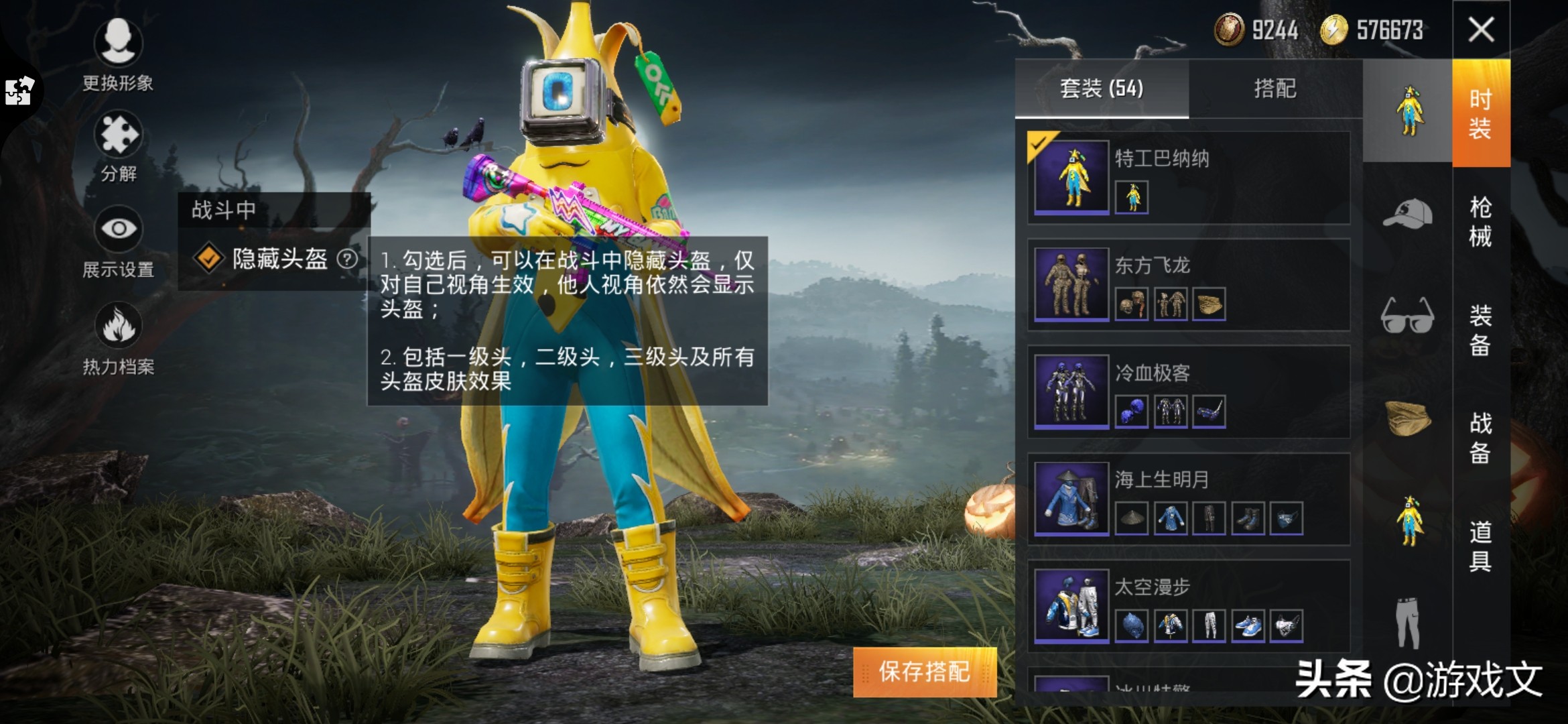This screenshot has height=724, width=1568.
Task: Show the 隐藏头盔 help tooltip
Action: click(x=347, y=259)
